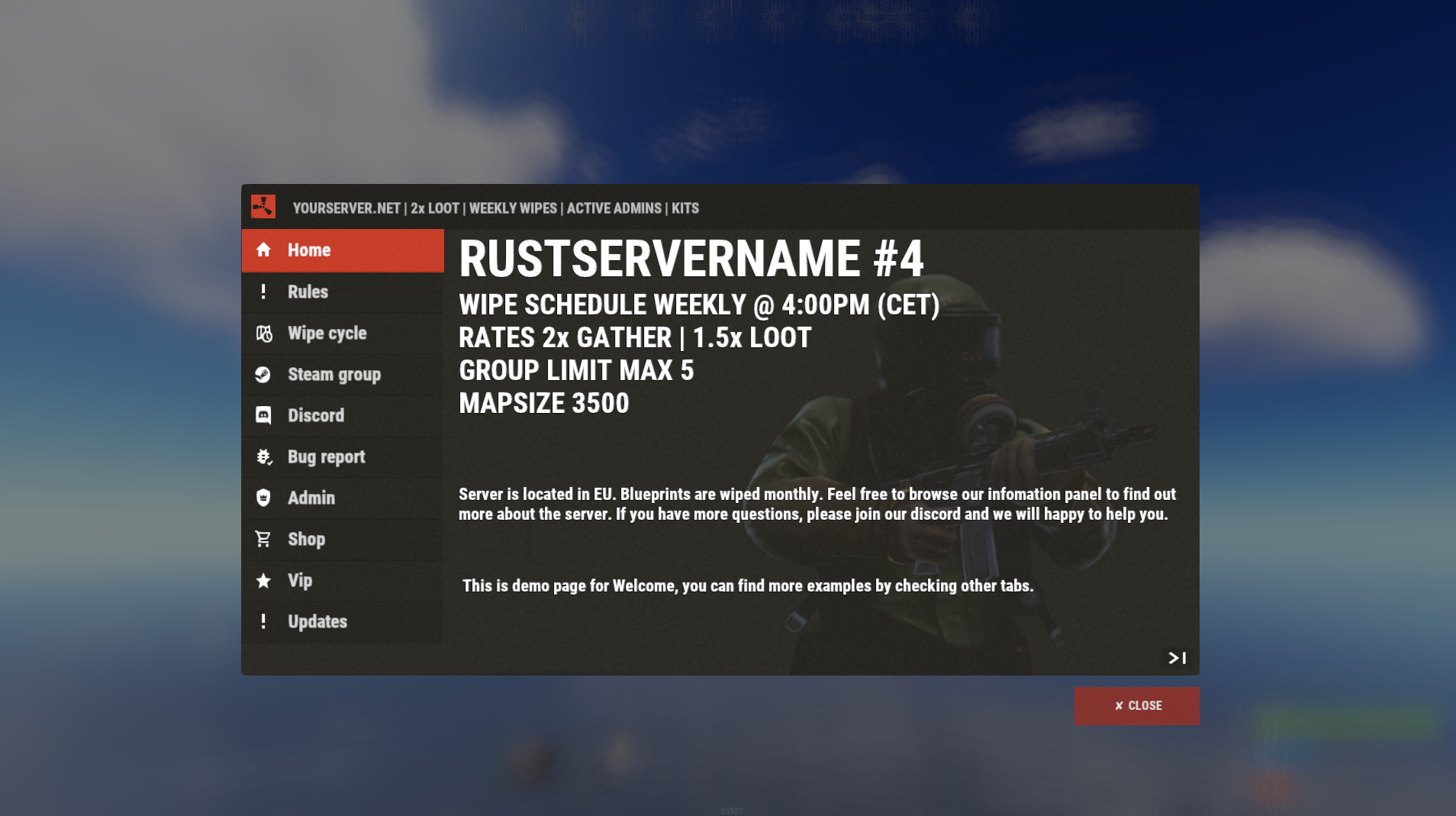Screen dimensions: 1456x816
Task: View the Vip section
Action: [342, 581]
